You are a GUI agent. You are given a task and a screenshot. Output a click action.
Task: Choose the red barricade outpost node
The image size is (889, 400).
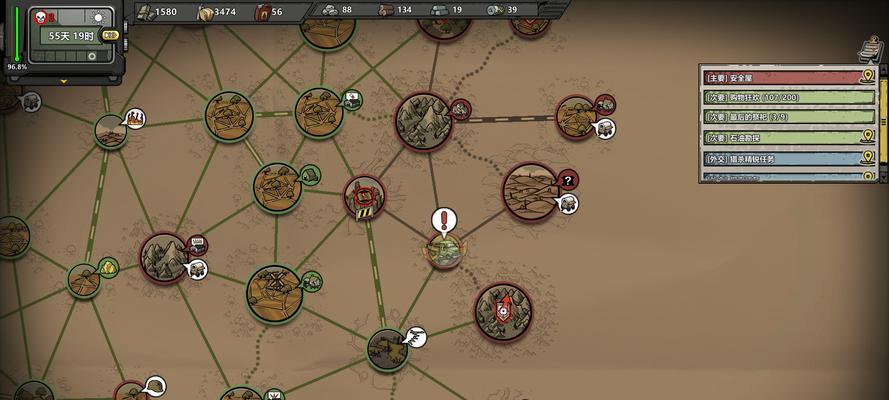pyautogui.click(x=365, y=197)
